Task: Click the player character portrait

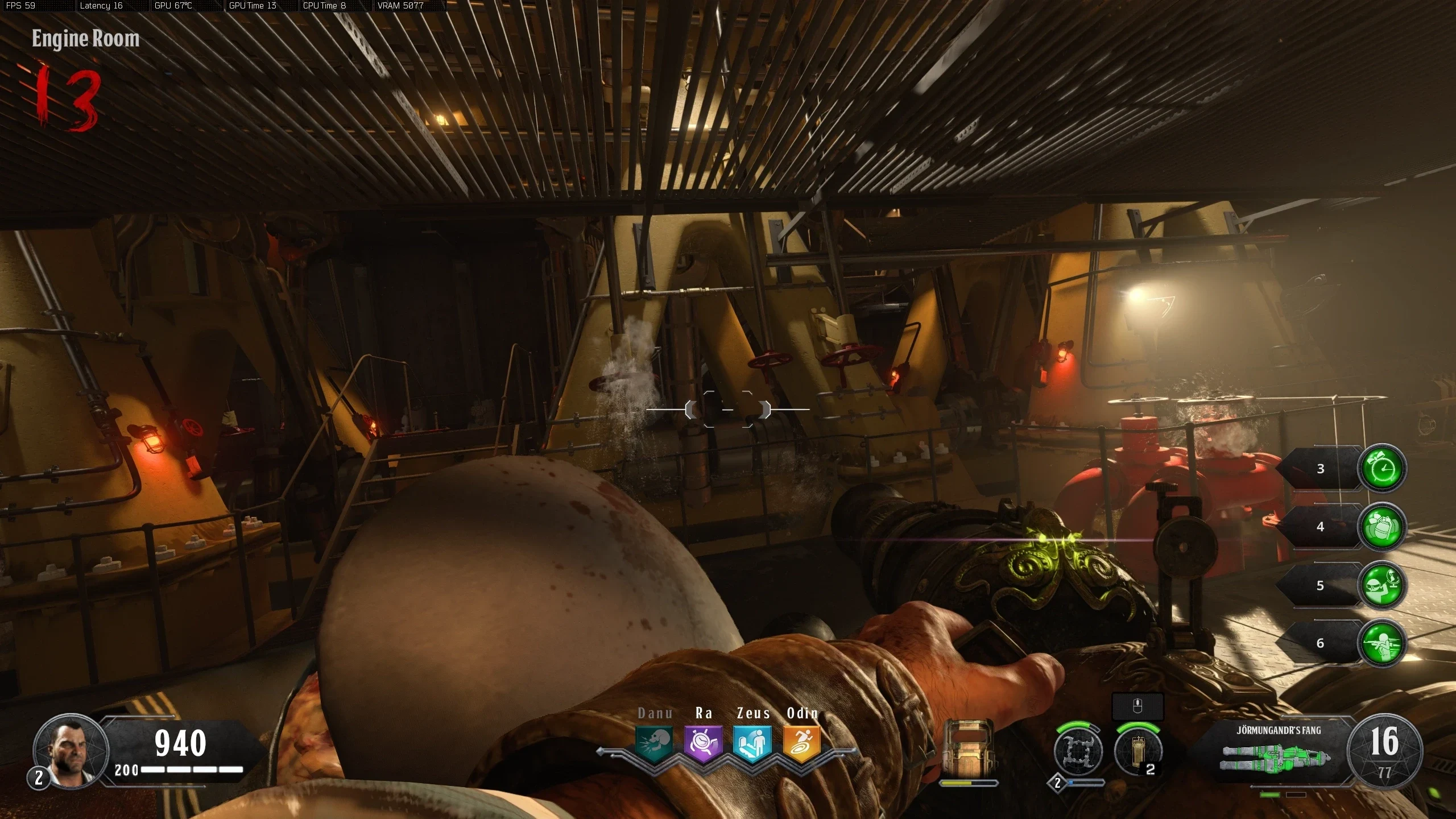Action: (71, 751)
